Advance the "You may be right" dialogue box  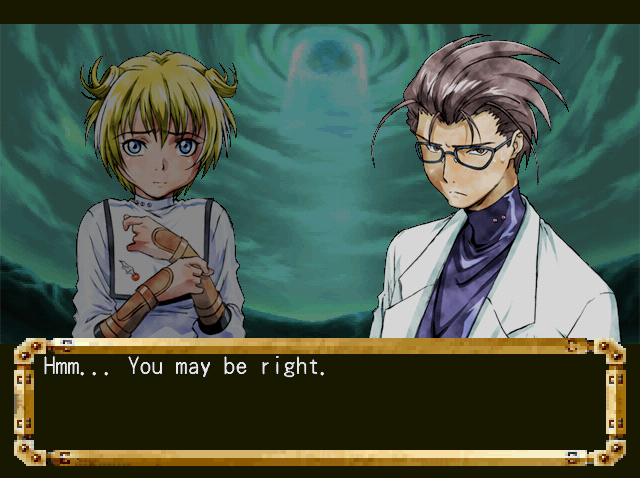(319, 402)
